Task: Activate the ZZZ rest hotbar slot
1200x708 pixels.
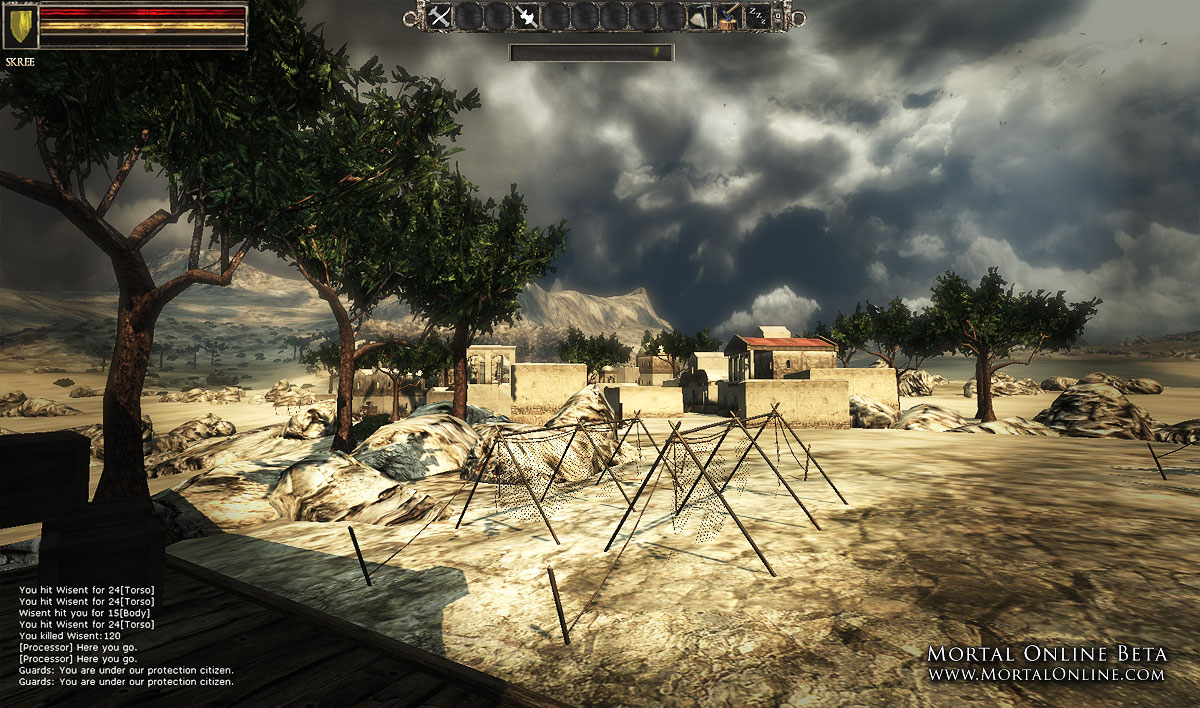Action: 758,16
